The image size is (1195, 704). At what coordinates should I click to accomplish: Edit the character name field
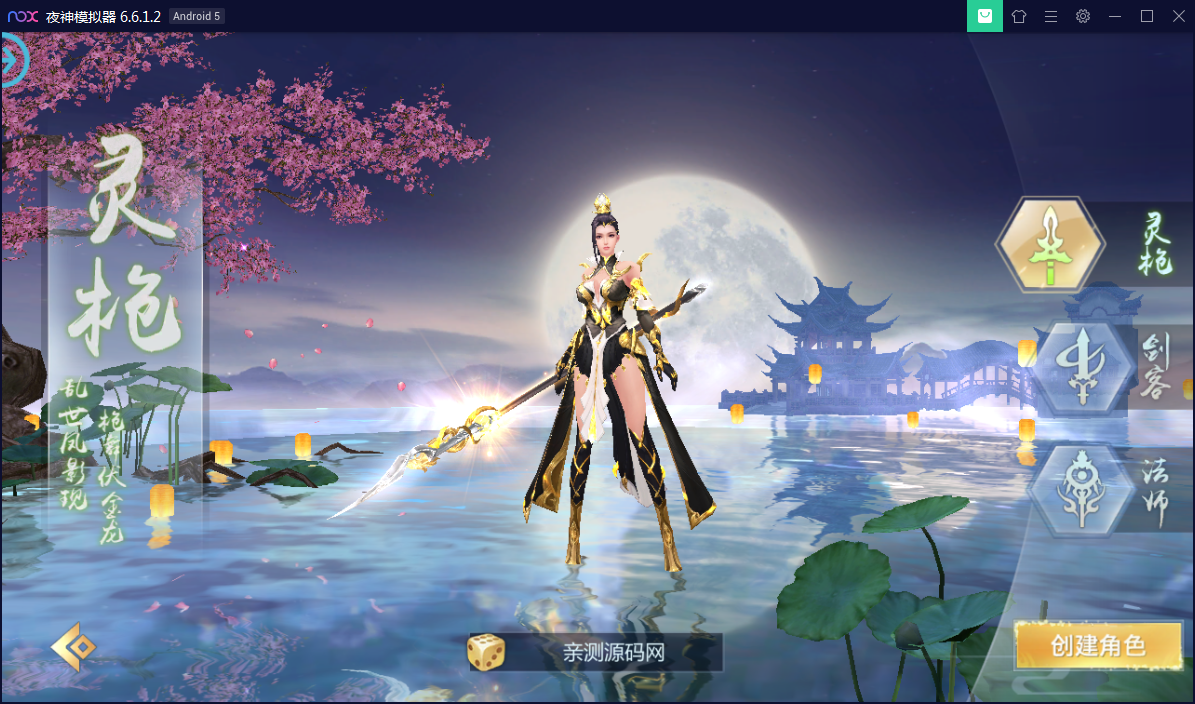(613, 653)
